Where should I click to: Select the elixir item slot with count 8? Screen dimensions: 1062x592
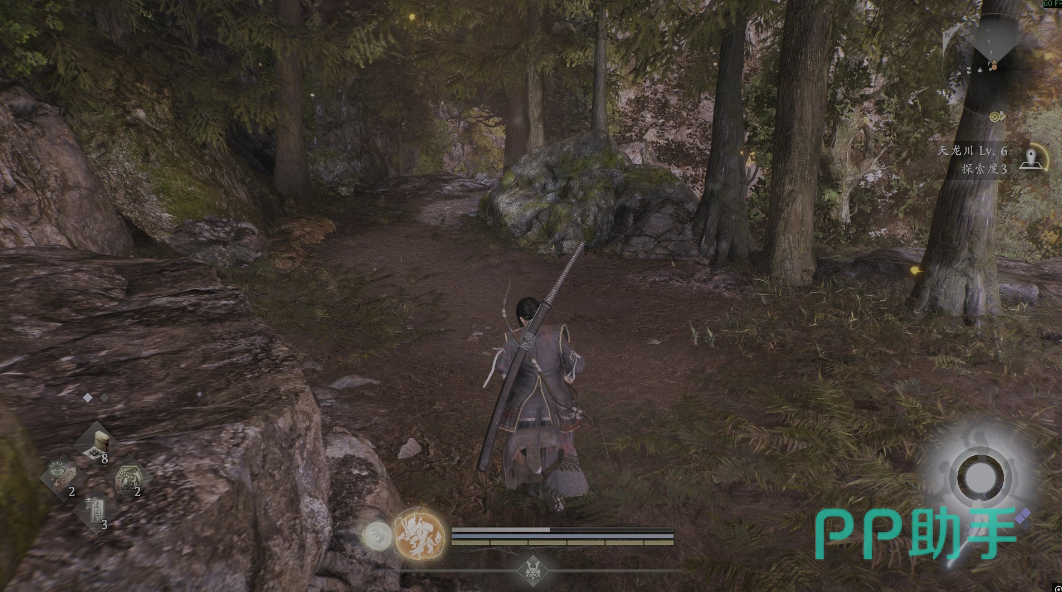[96, 441]
